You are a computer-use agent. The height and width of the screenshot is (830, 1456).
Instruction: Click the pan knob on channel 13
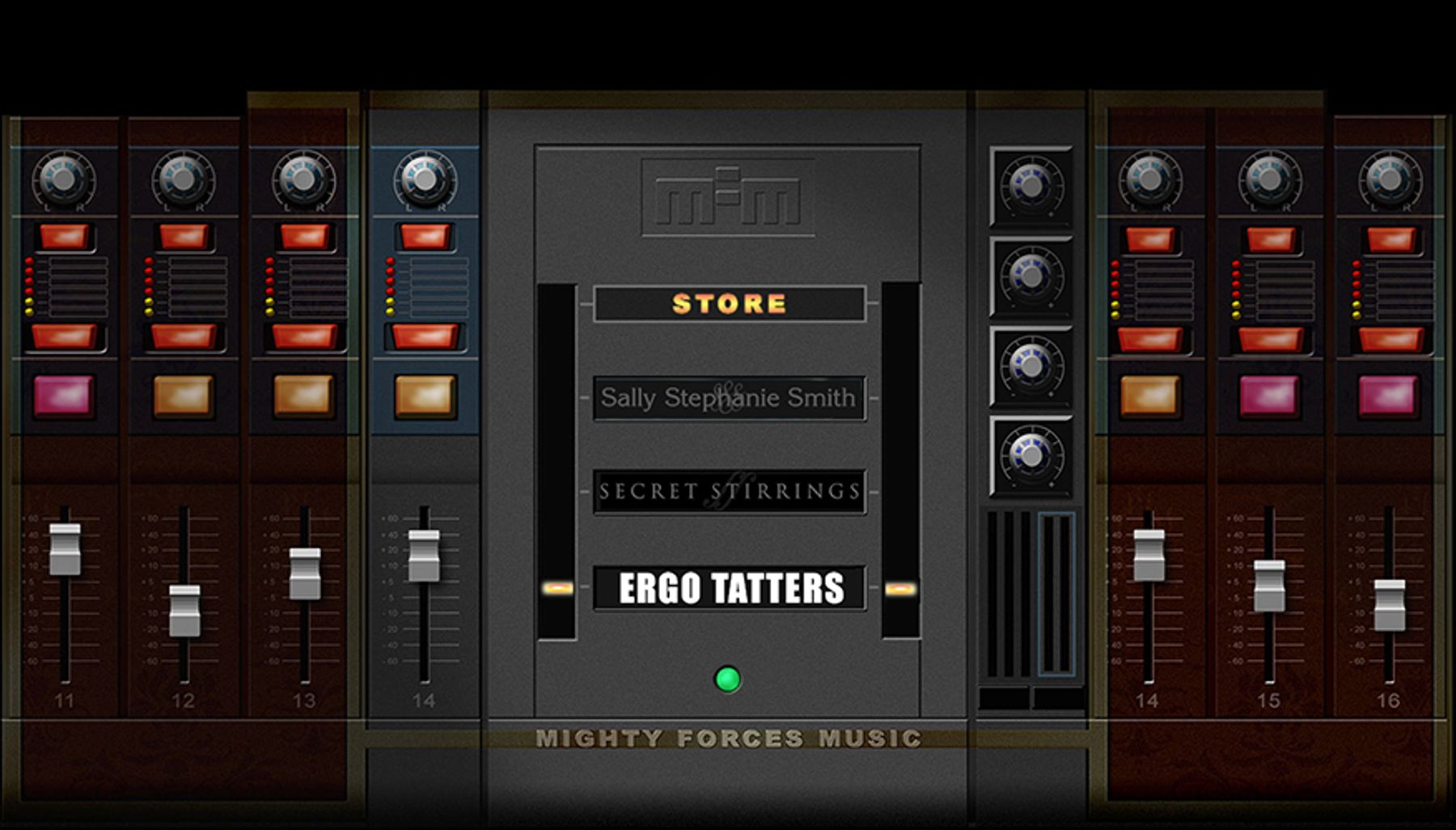[x=303, y=180]
